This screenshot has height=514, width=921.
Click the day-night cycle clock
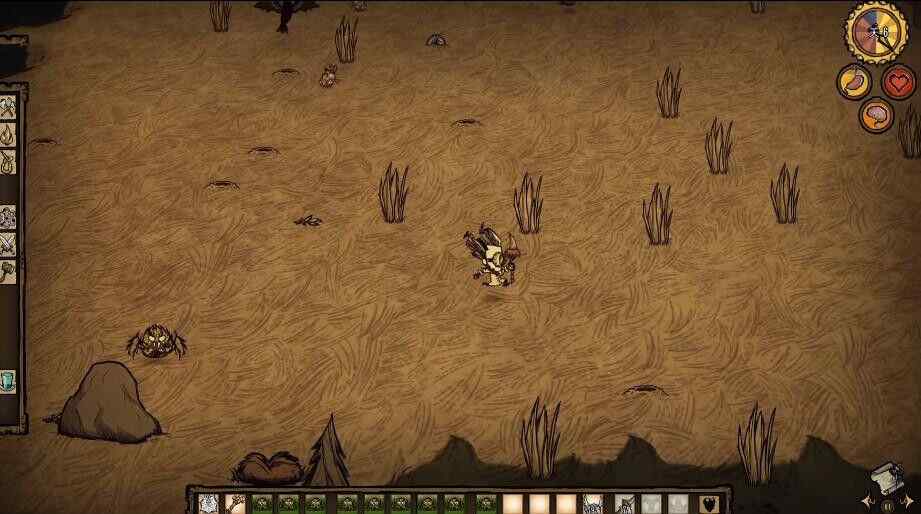tap(876, 31)
